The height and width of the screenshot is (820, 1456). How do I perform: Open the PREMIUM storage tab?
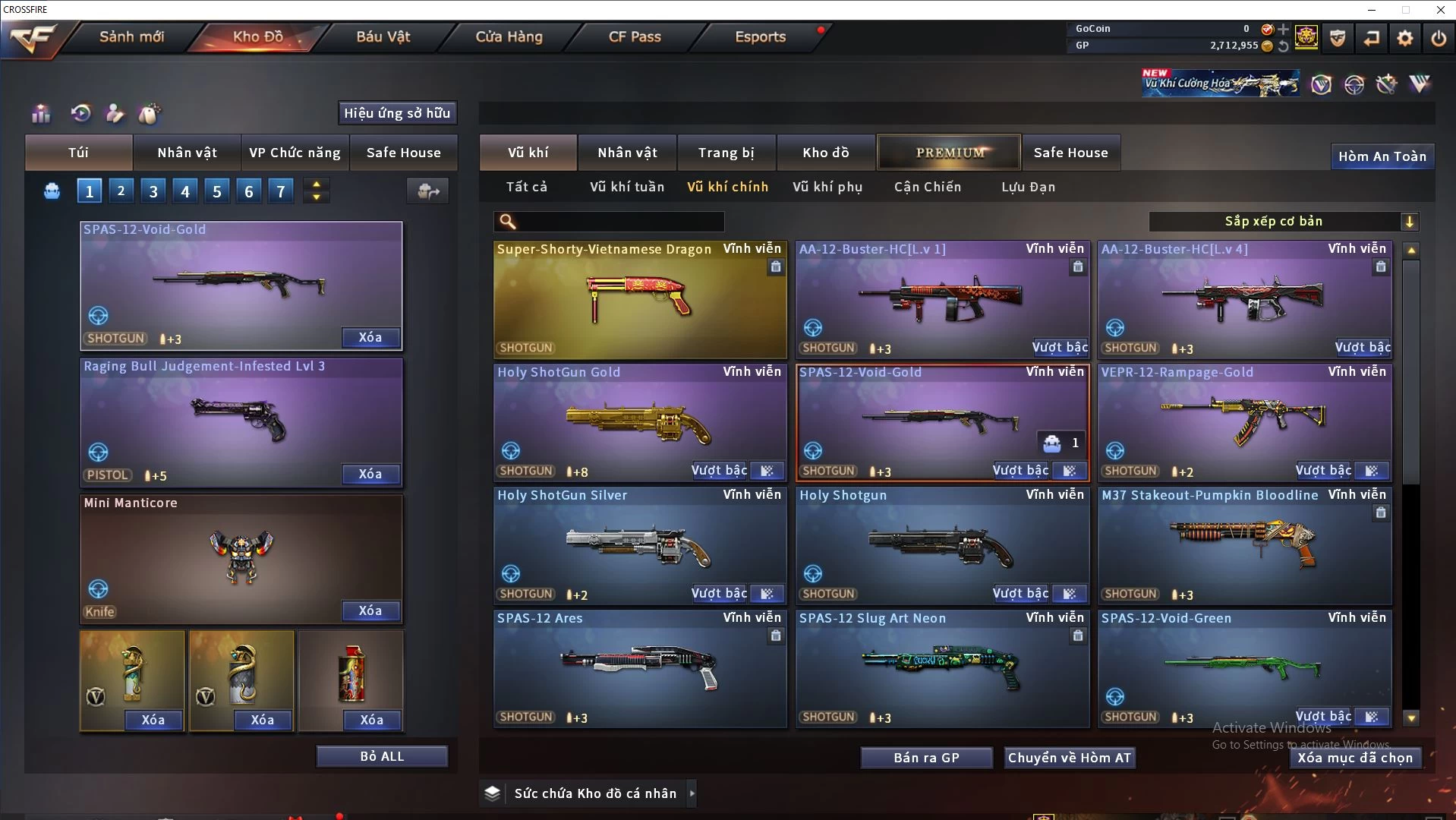coord(950,153)
